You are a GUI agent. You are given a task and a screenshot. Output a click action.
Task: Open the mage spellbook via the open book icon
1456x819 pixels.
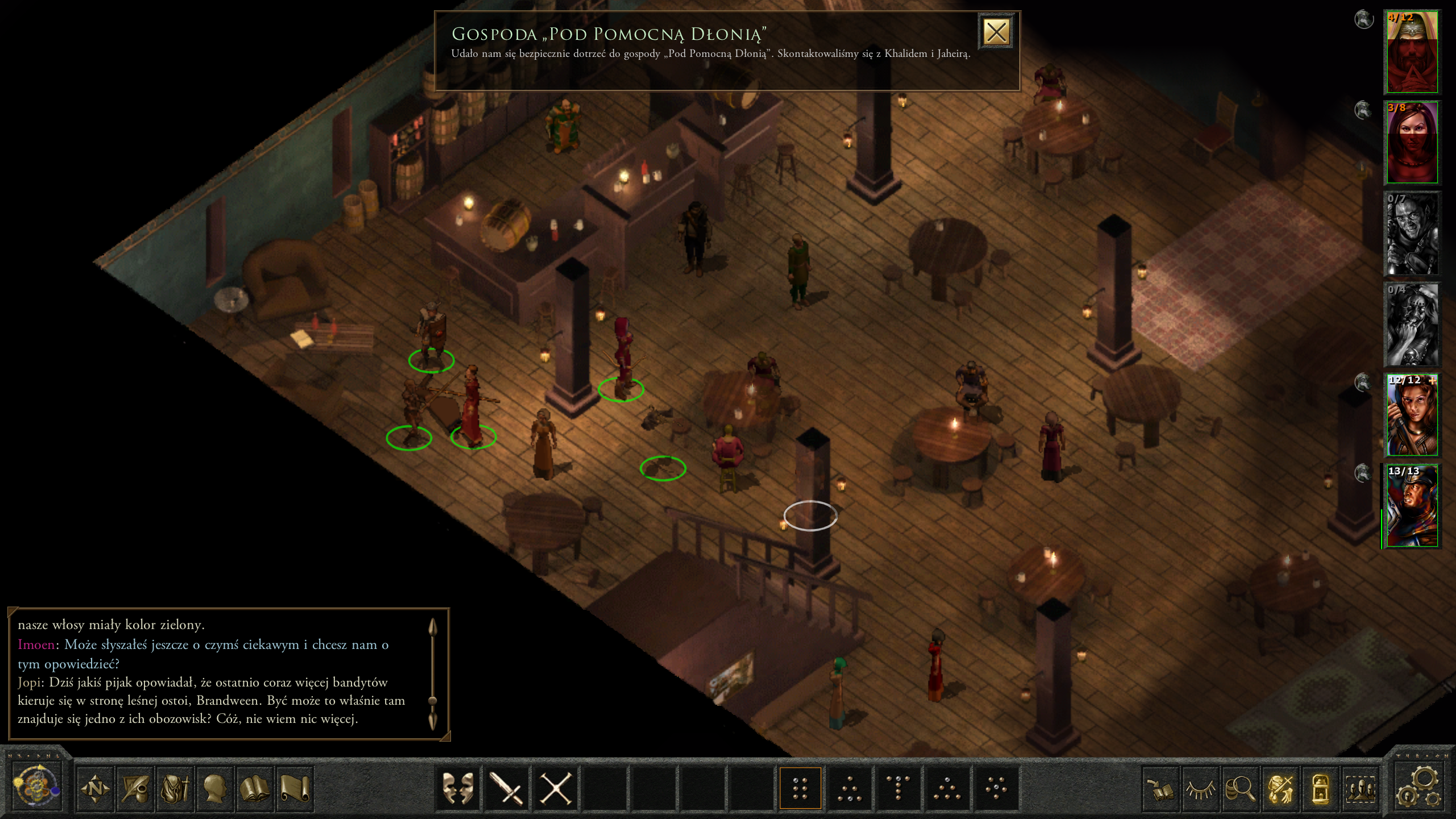tap(254, 788)
